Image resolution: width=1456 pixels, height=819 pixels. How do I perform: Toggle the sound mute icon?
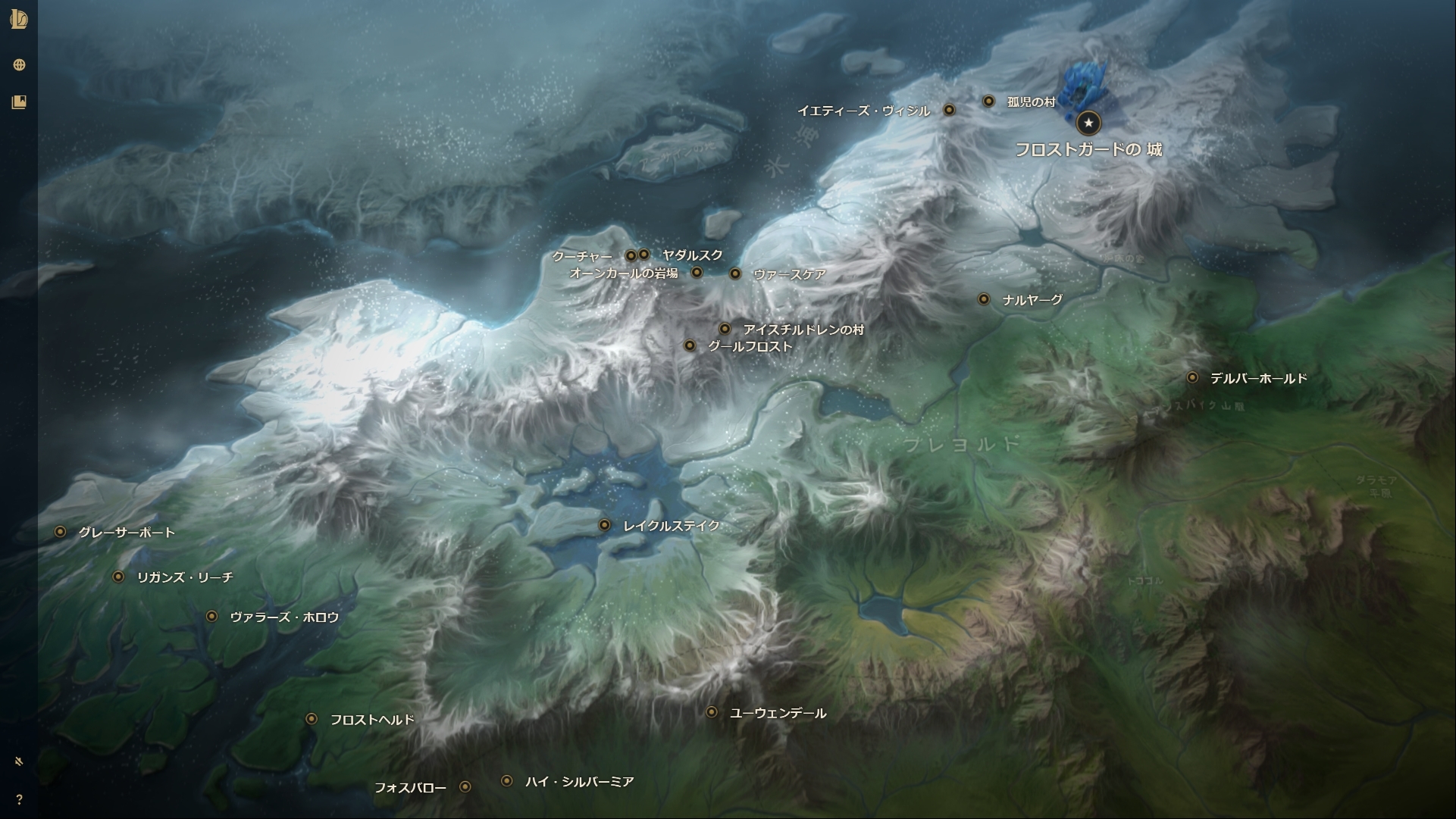click(19, 761)
